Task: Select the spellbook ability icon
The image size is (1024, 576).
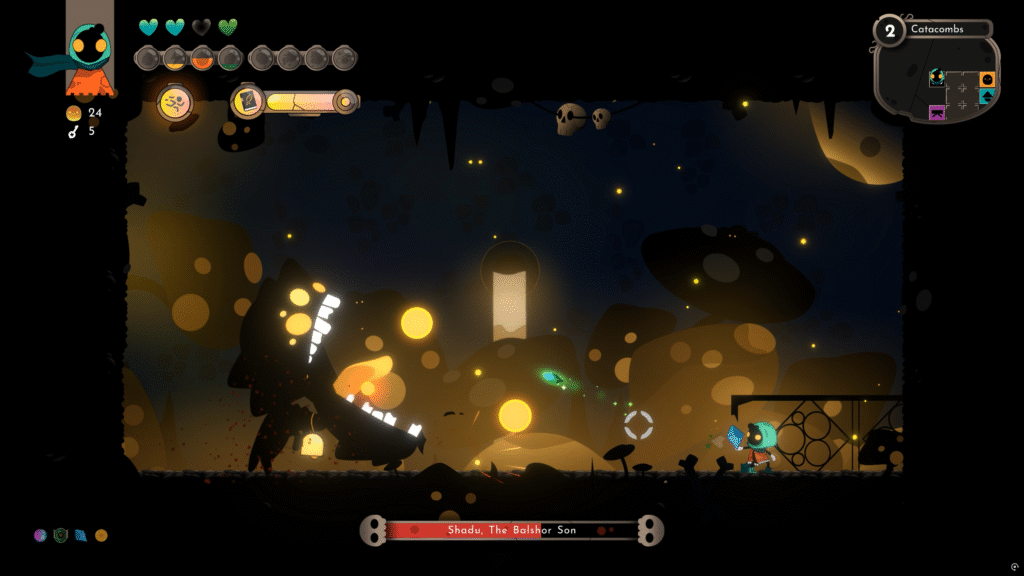Action: (x=248, y=102)
